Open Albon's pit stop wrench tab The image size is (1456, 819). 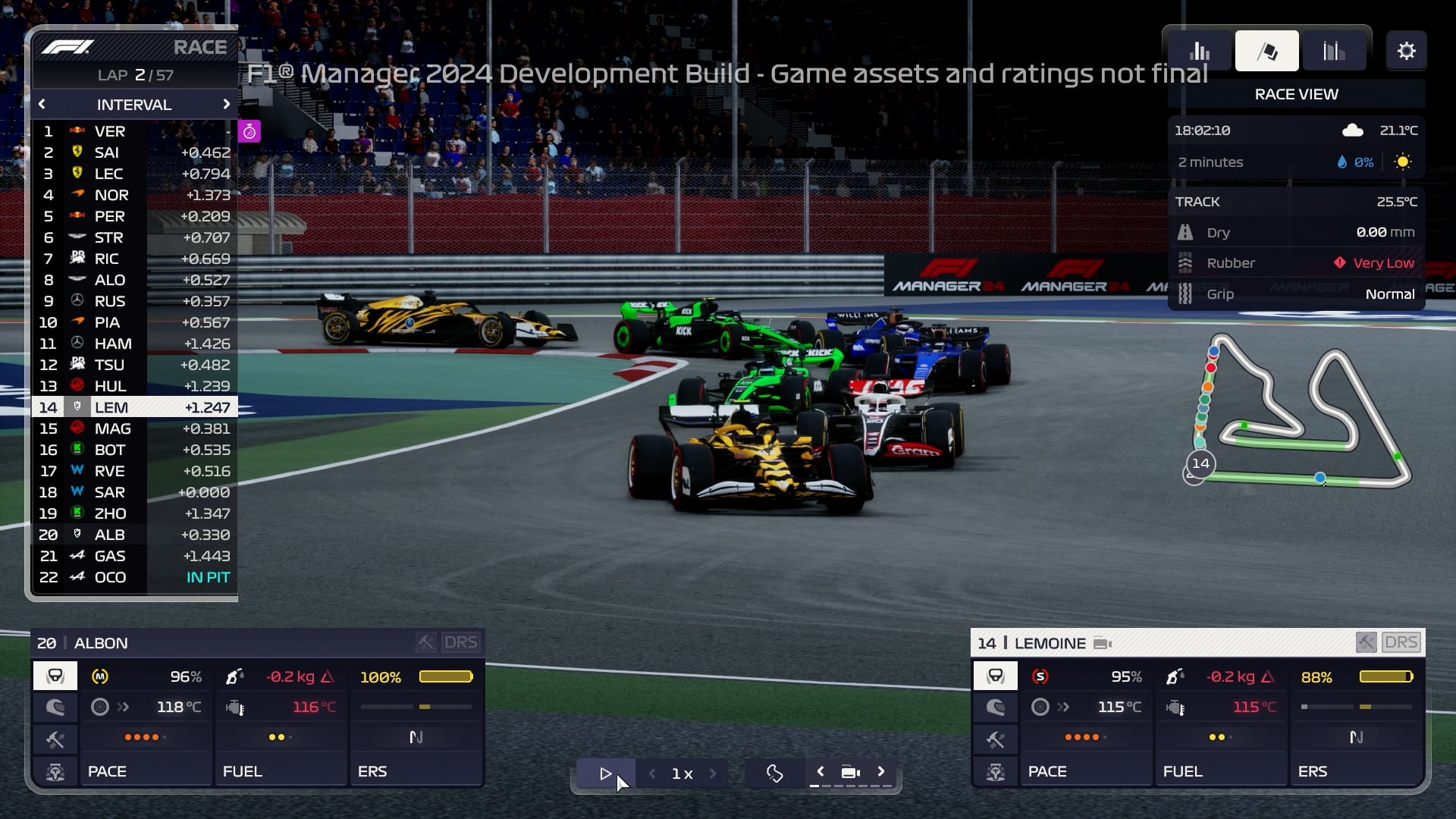click(55, 739)
